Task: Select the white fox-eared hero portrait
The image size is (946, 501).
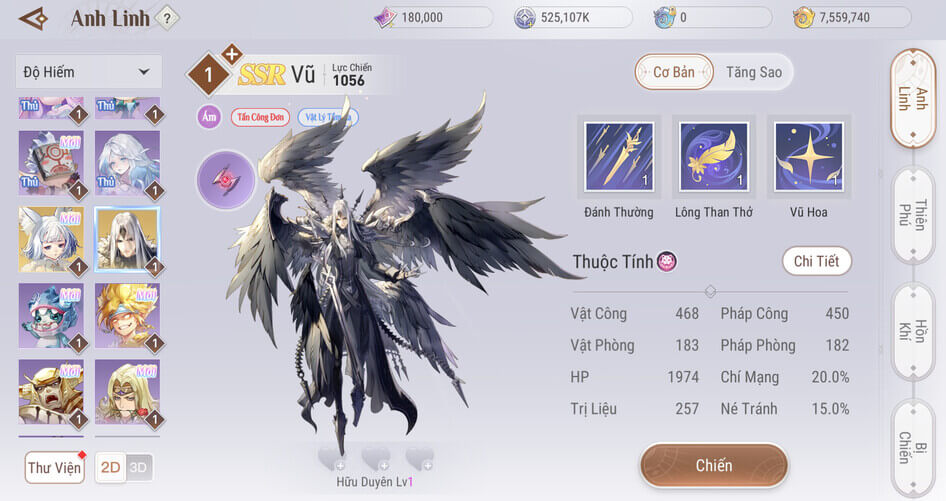Action: point(51,240)
